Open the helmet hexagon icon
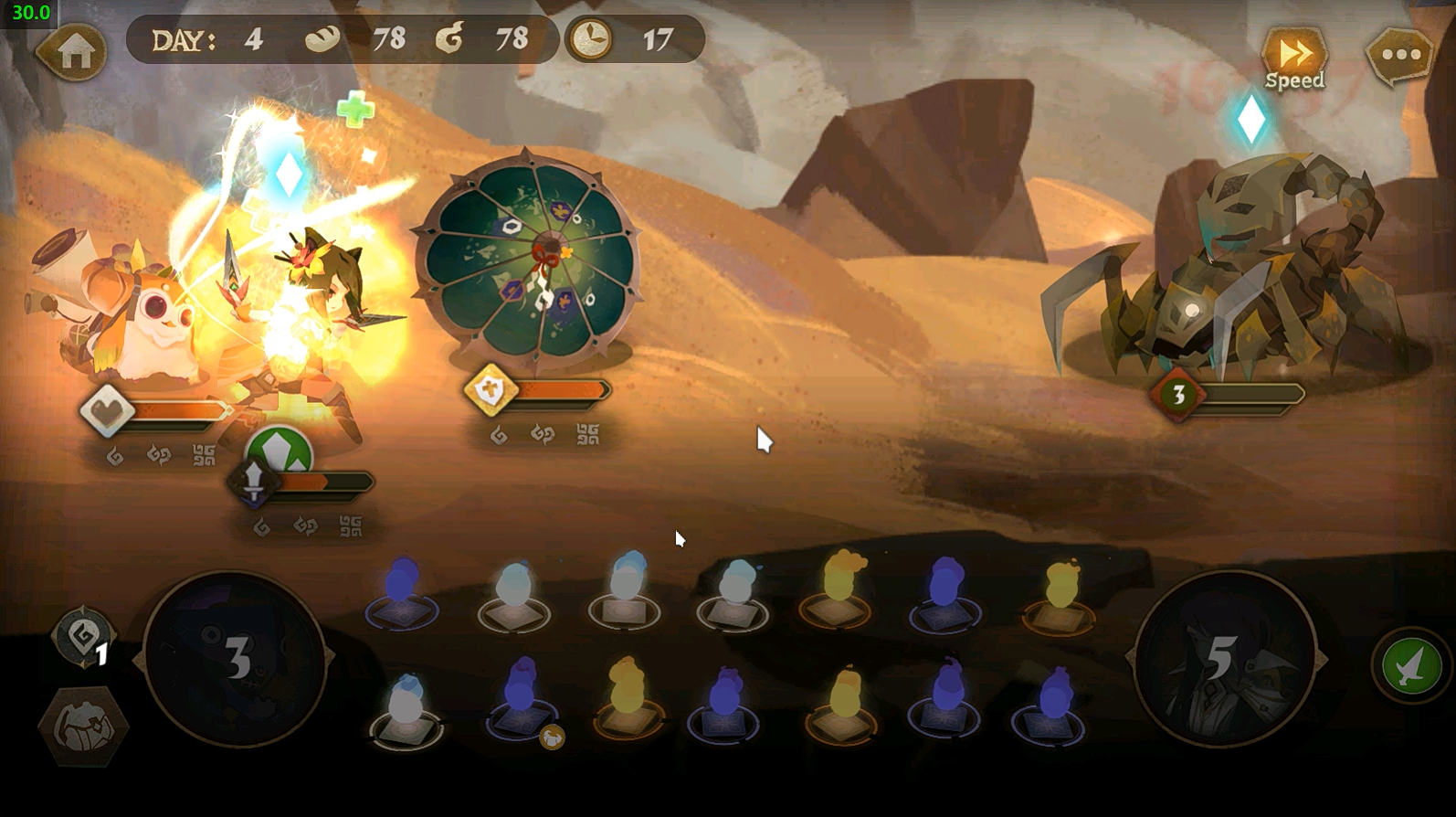The width and height of the screenshot is (1456, 817). click(83, 726)
